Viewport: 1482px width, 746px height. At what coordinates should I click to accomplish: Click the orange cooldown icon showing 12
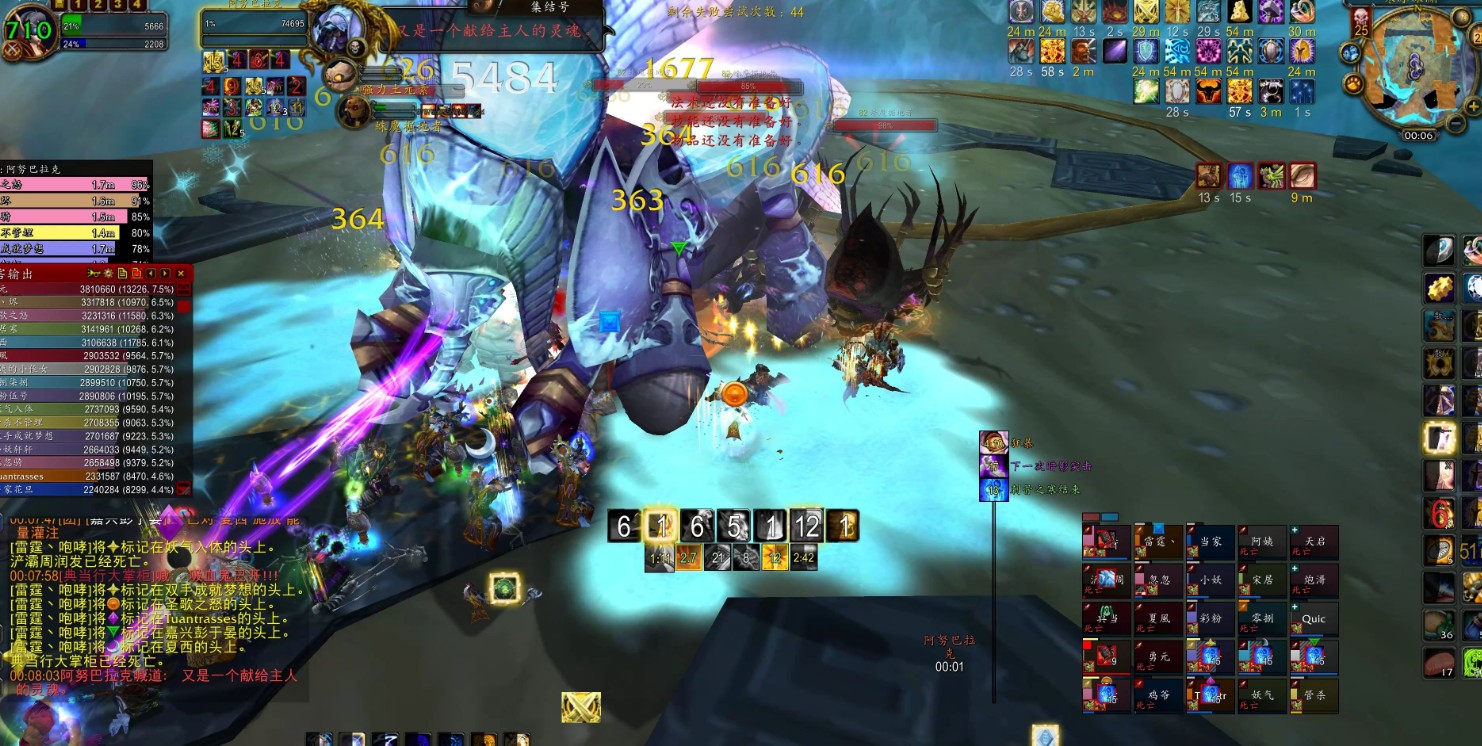(x=776, y=558)
